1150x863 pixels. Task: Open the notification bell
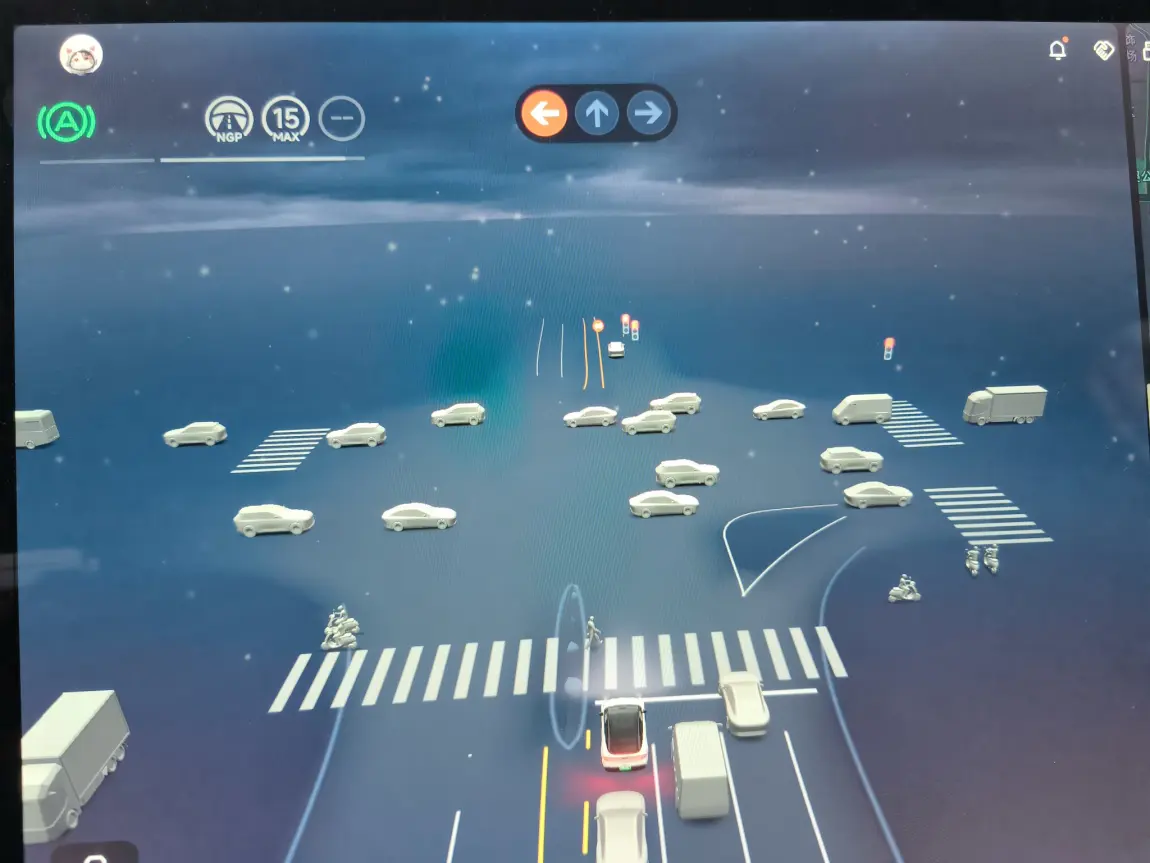[1057, 50]
